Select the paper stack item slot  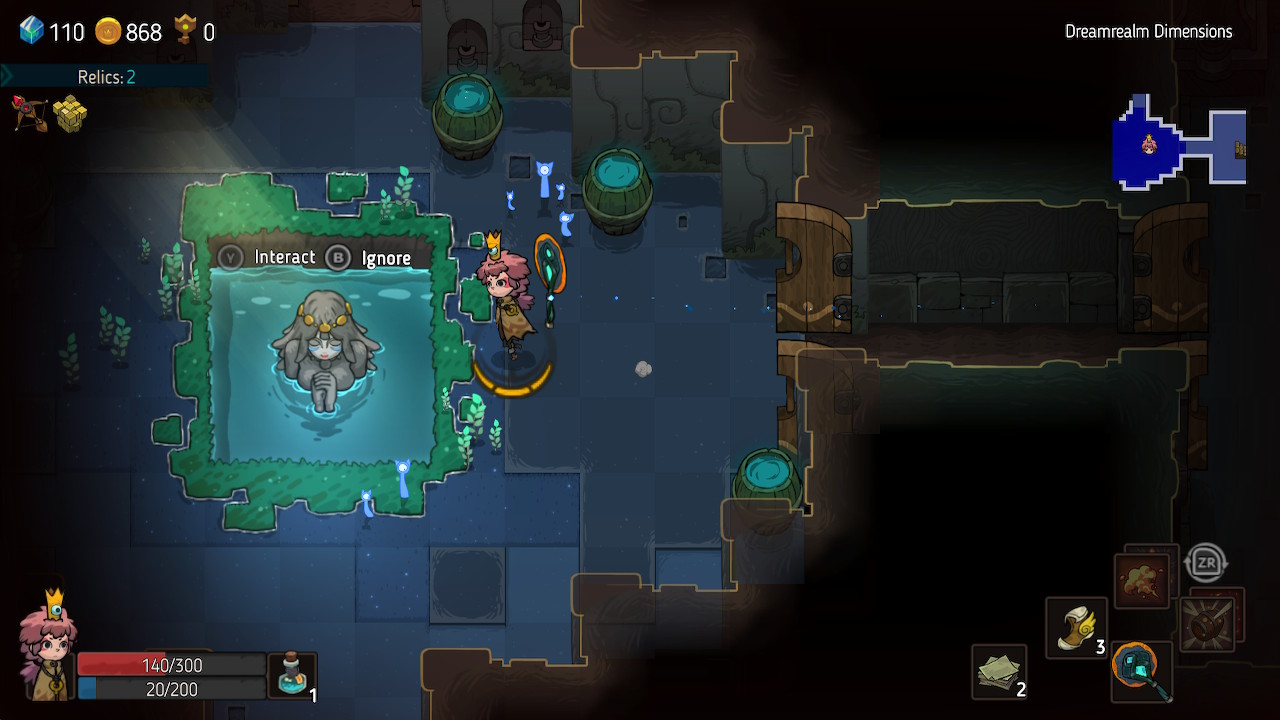999,671
